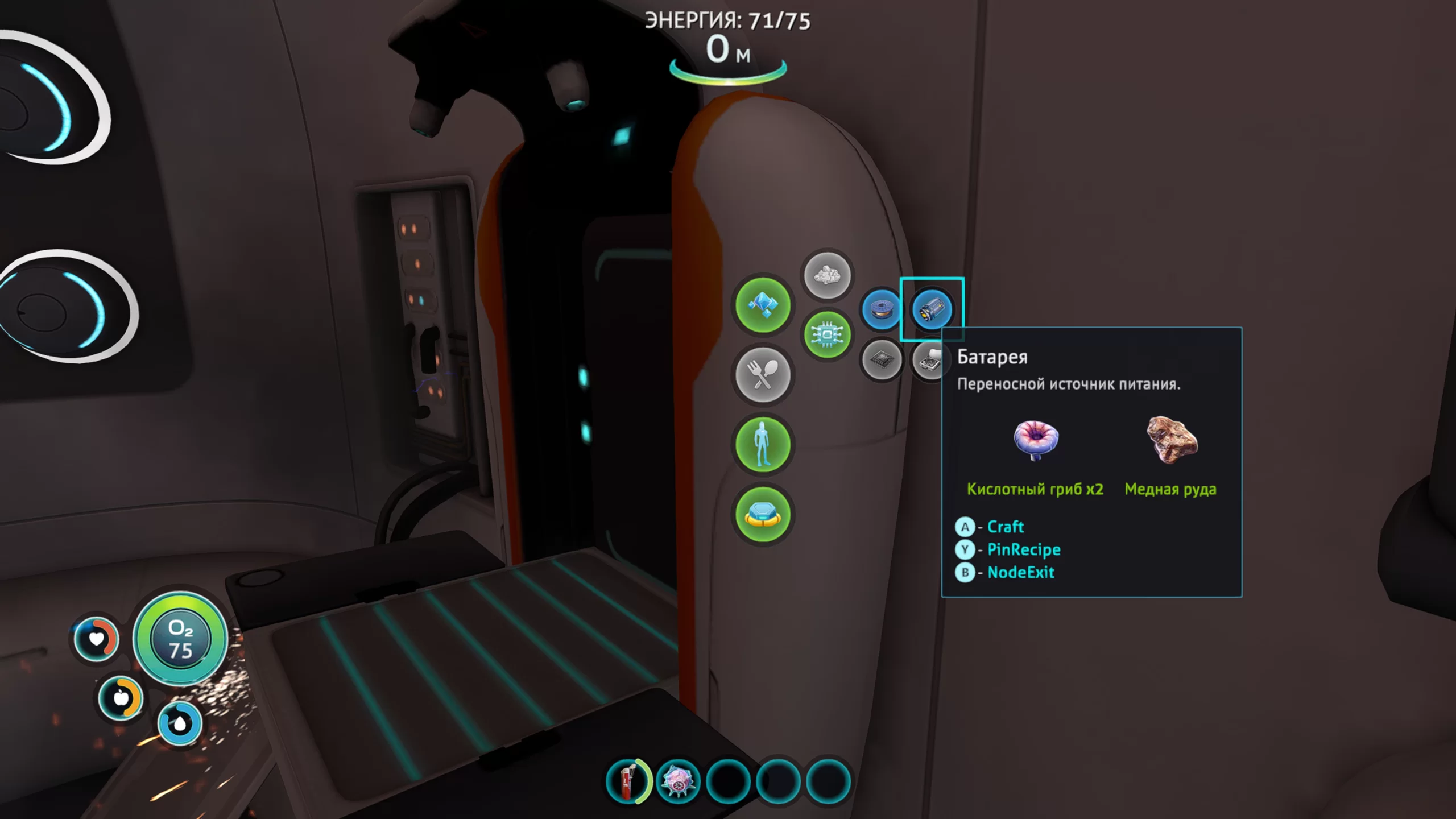The height and width of the screenshot is (819, 1456).
Task: Select the fire extinguisher hotbar slot
Action: 628,781
